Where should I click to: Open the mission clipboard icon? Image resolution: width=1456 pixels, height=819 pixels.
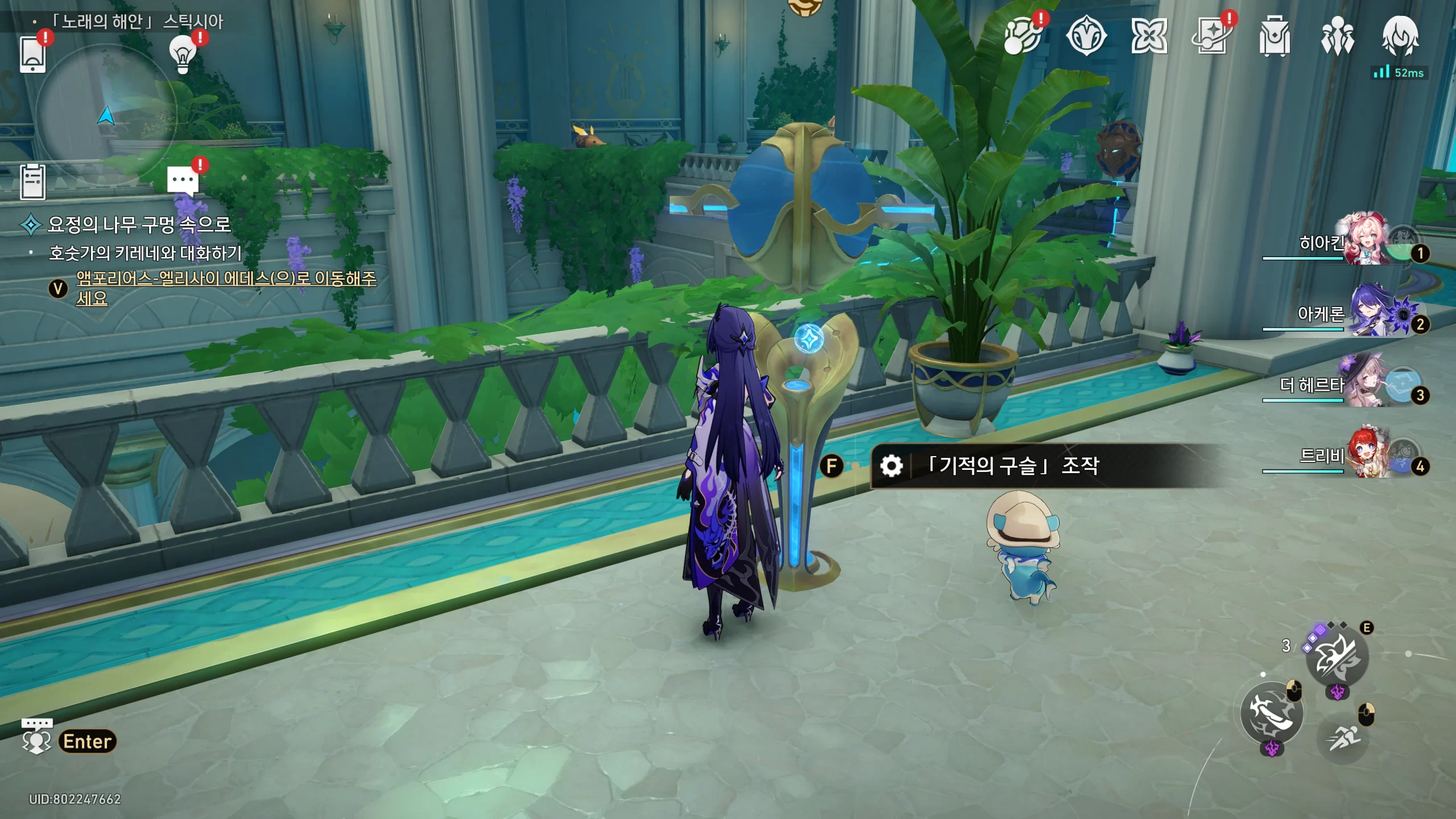(32, 182)
